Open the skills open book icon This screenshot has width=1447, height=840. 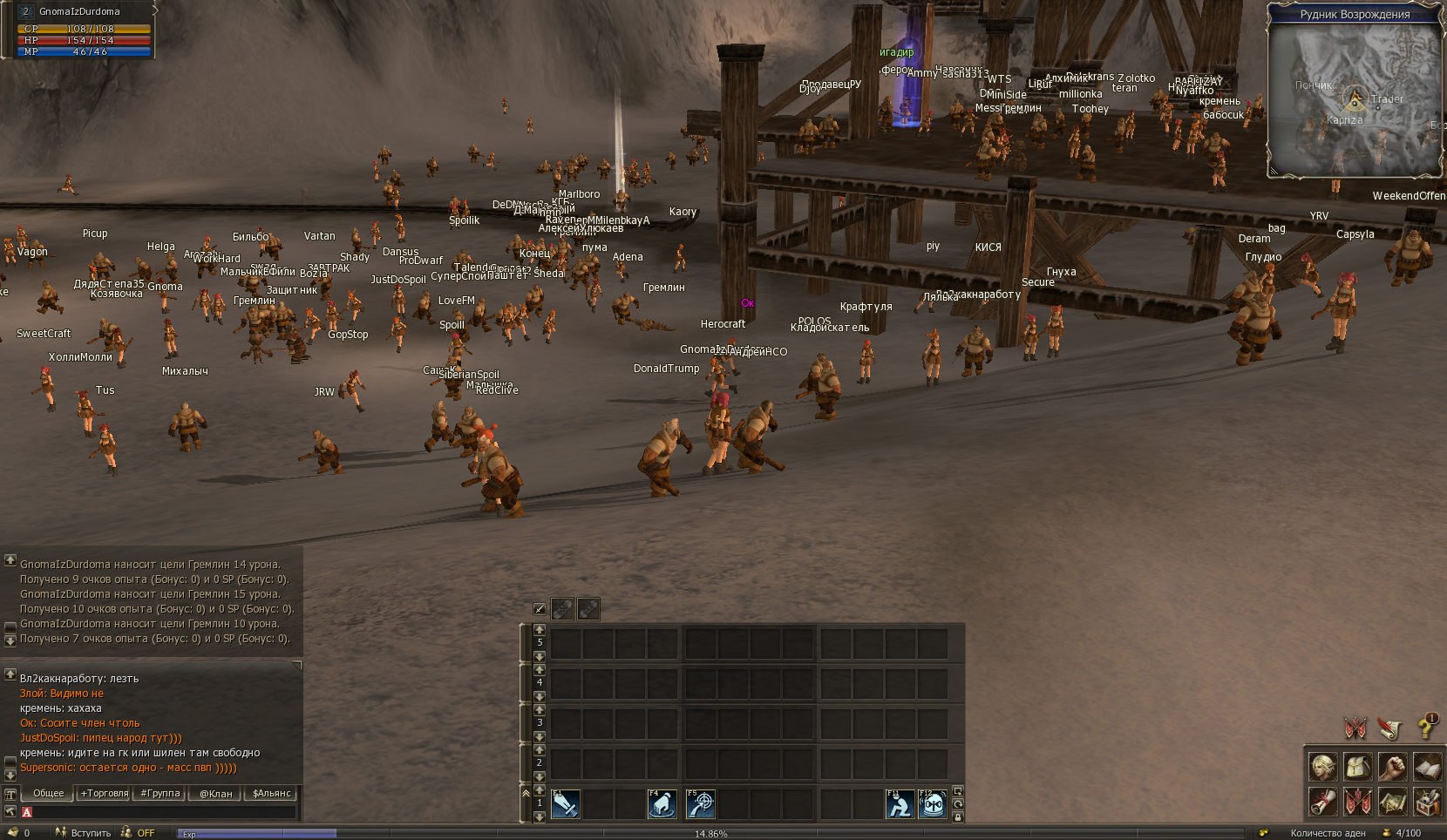[1427, 767]
